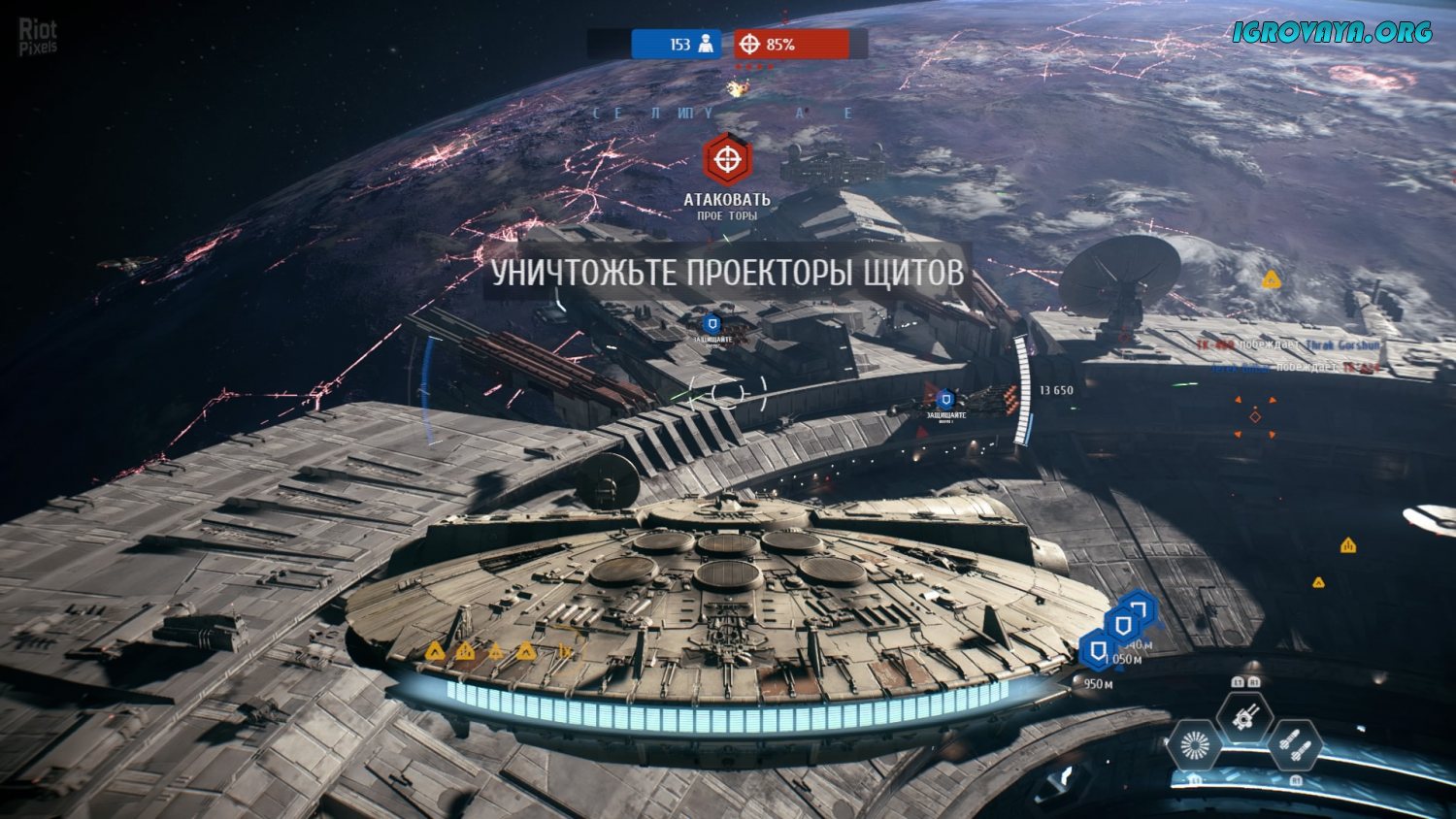Fire the twin concussion missiles ability
This screenshot has width=1456, height=819.
coord(1295,746)
